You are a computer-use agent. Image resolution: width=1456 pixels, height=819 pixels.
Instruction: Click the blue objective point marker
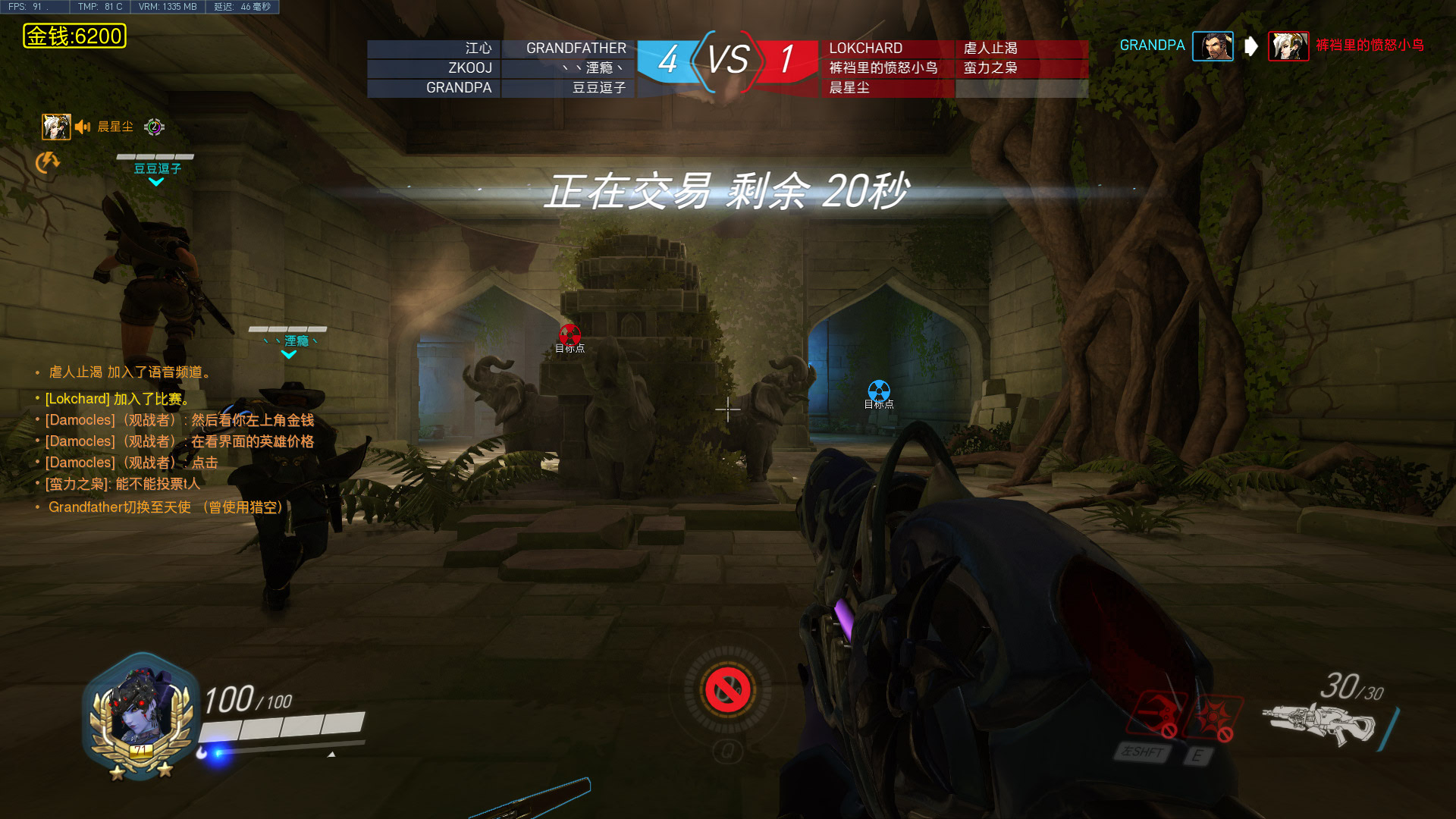[x=878, y=391]
